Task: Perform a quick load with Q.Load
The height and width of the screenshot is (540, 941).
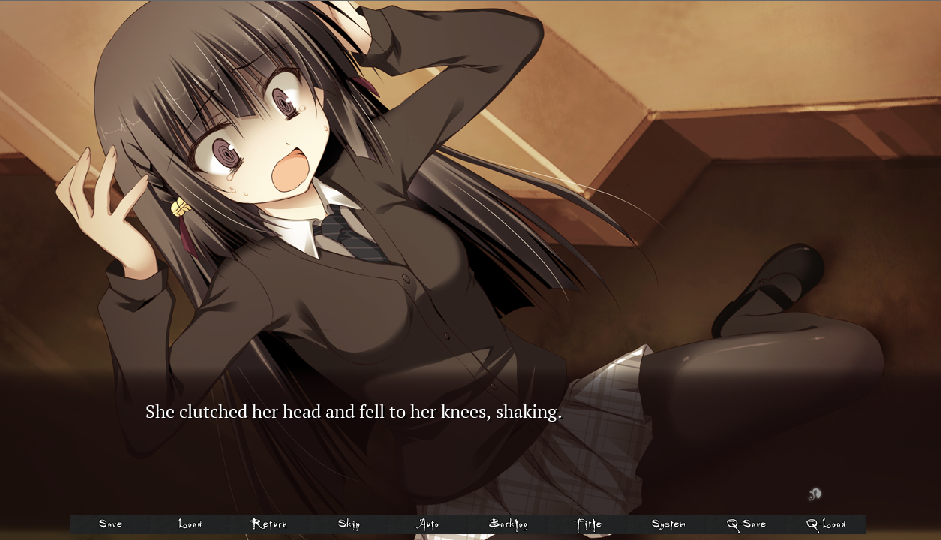Action: coord(826,524)
